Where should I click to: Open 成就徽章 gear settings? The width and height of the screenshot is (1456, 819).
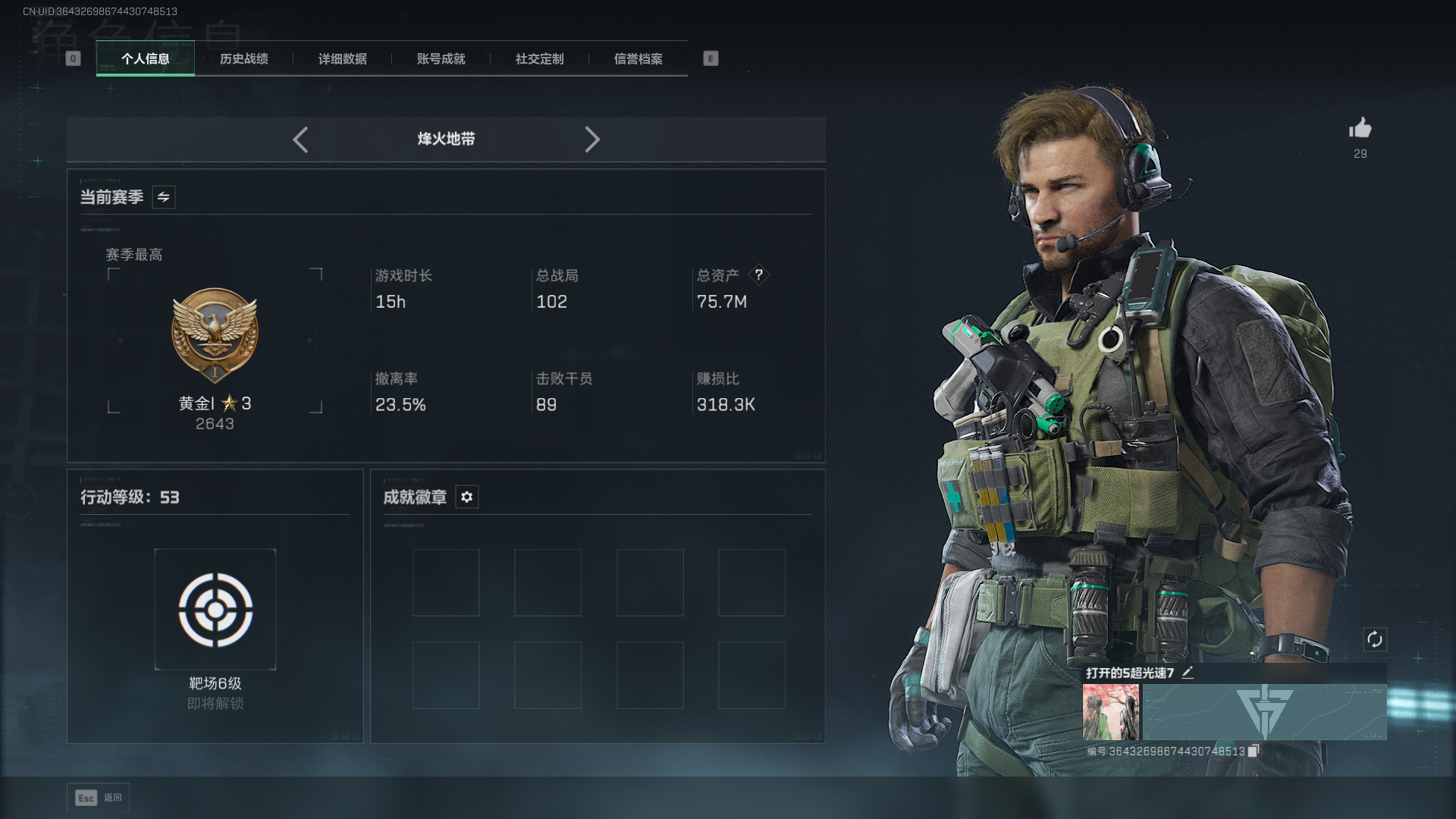[467, 497]
